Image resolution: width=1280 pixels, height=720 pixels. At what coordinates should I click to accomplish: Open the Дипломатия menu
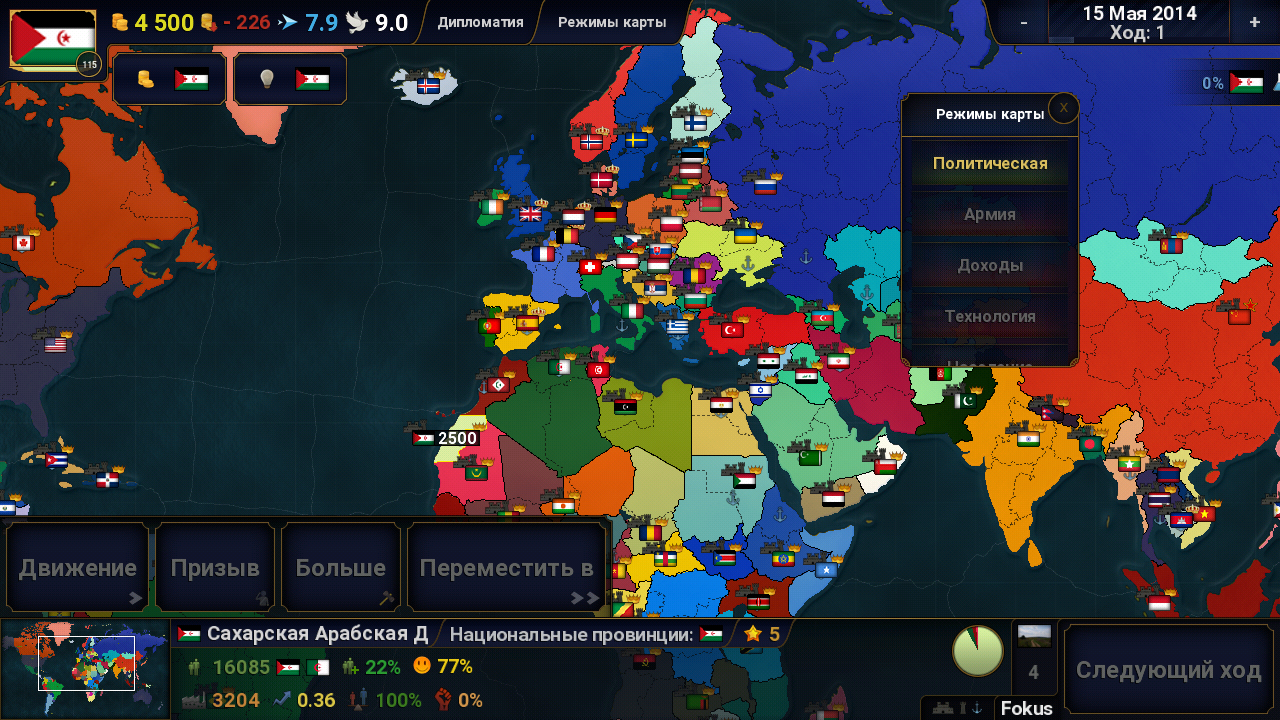[480, 22]
